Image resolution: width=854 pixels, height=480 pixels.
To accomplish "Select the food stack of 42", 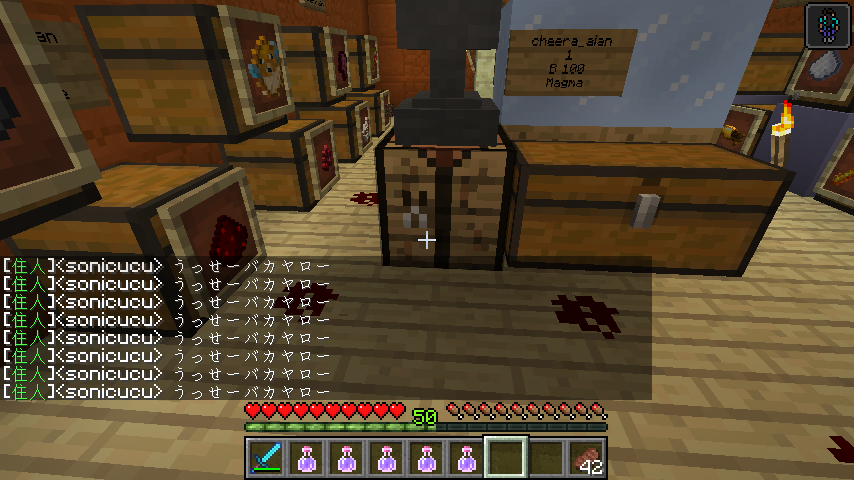I will coord(587,457).
